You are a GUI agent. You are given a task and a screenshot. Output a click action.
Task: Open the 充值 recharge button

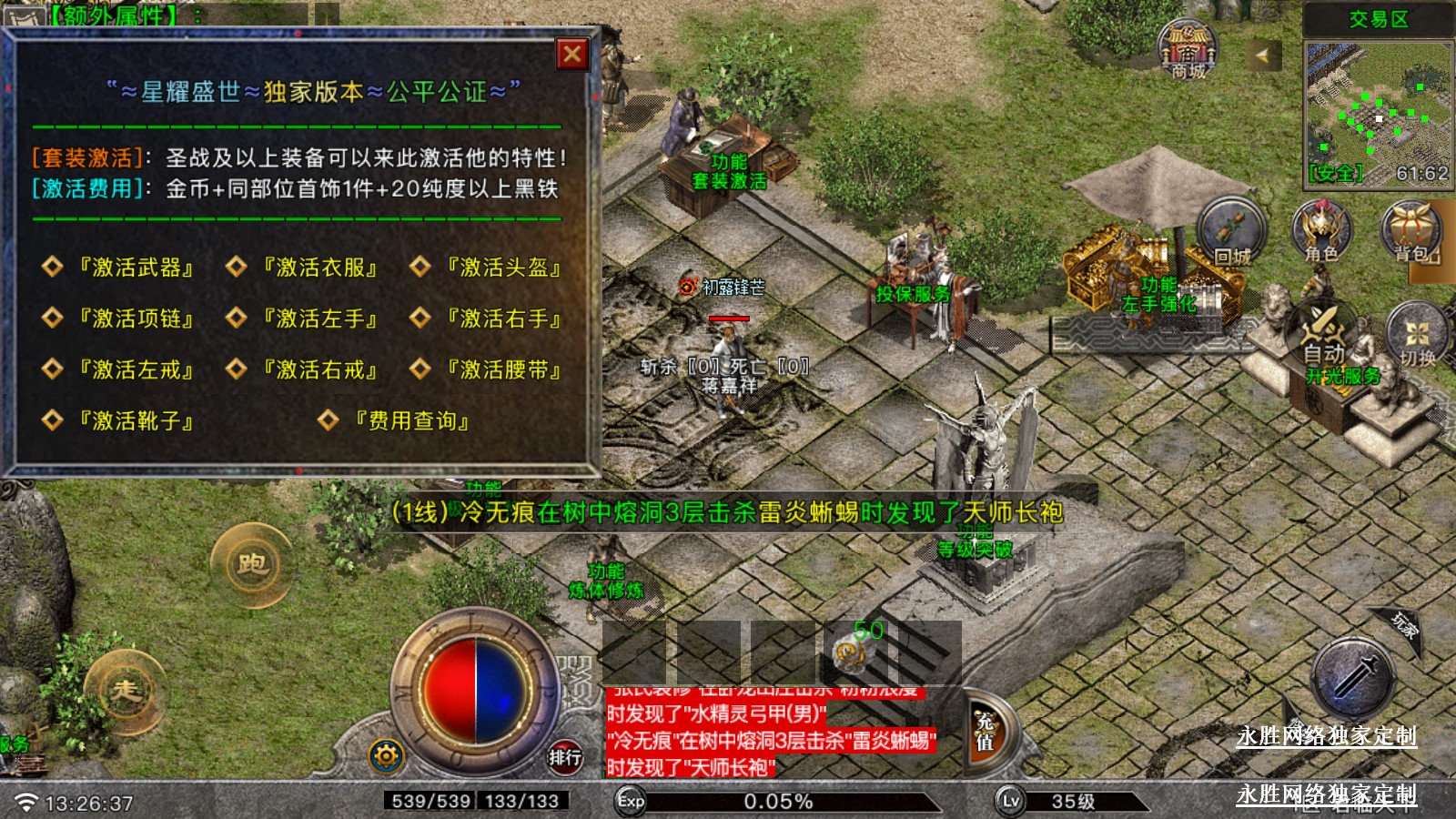click(x=986, y=732)
